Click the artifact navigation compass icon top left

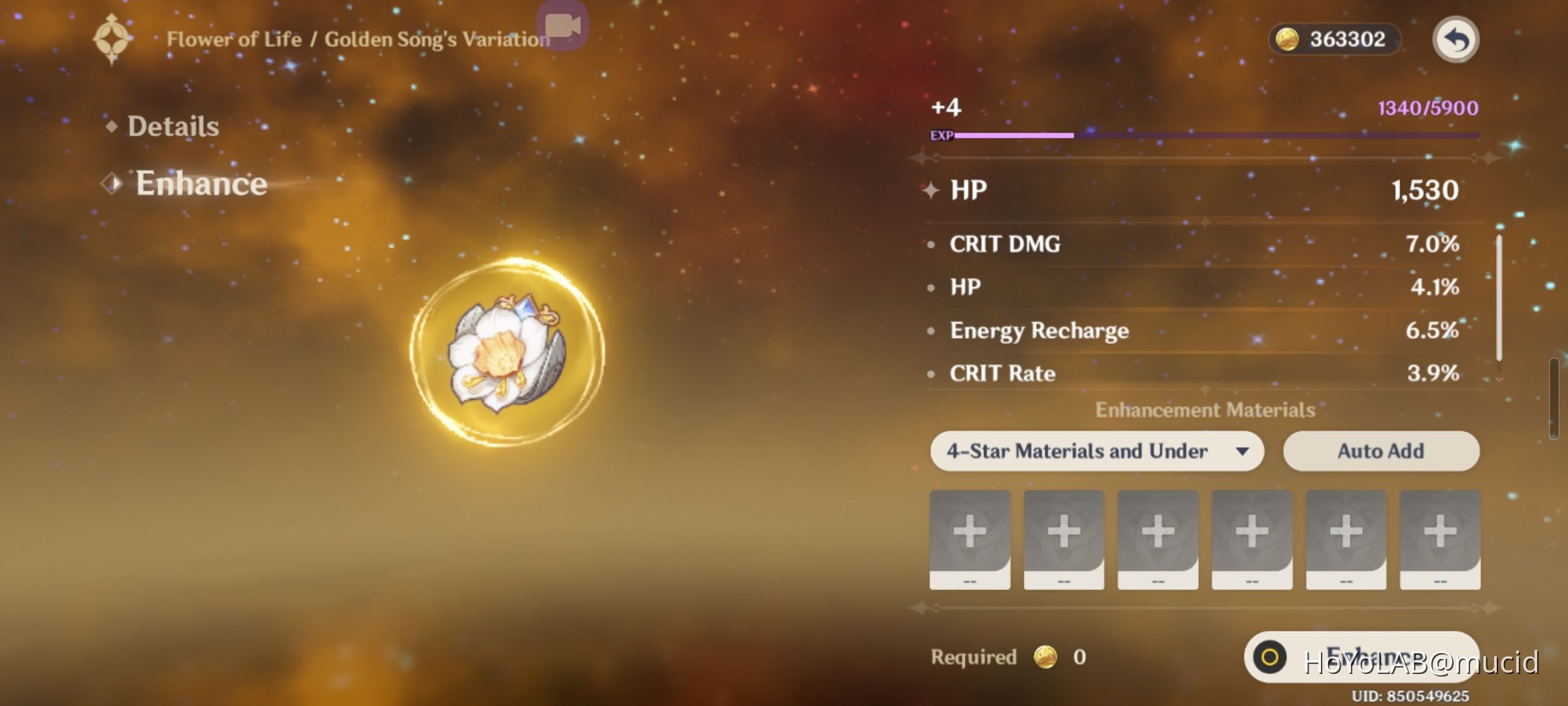click(112, 39)
